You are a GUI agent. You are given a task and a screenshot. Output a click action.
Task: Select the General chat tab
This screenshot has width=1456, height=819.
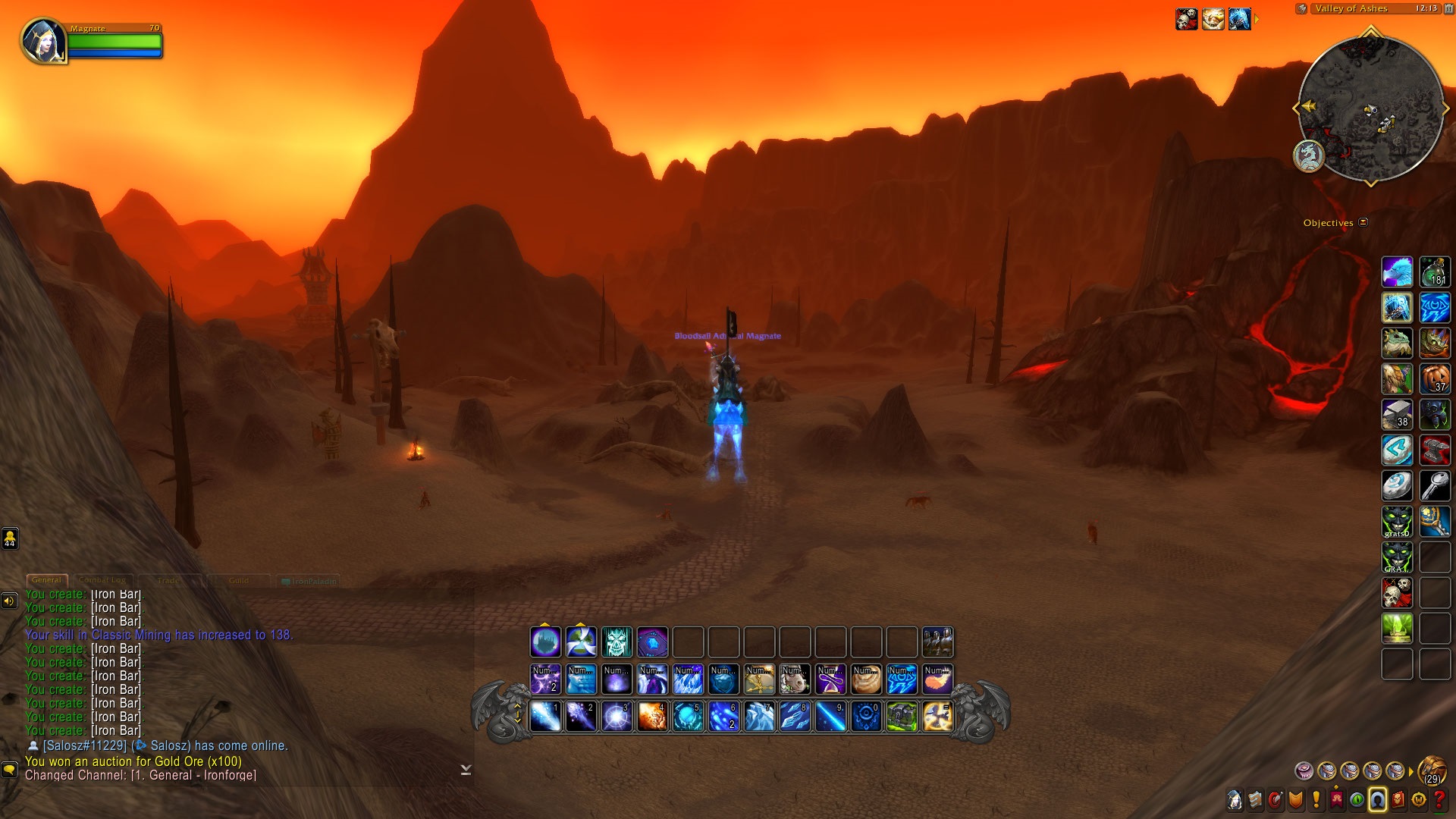[47, 580]
